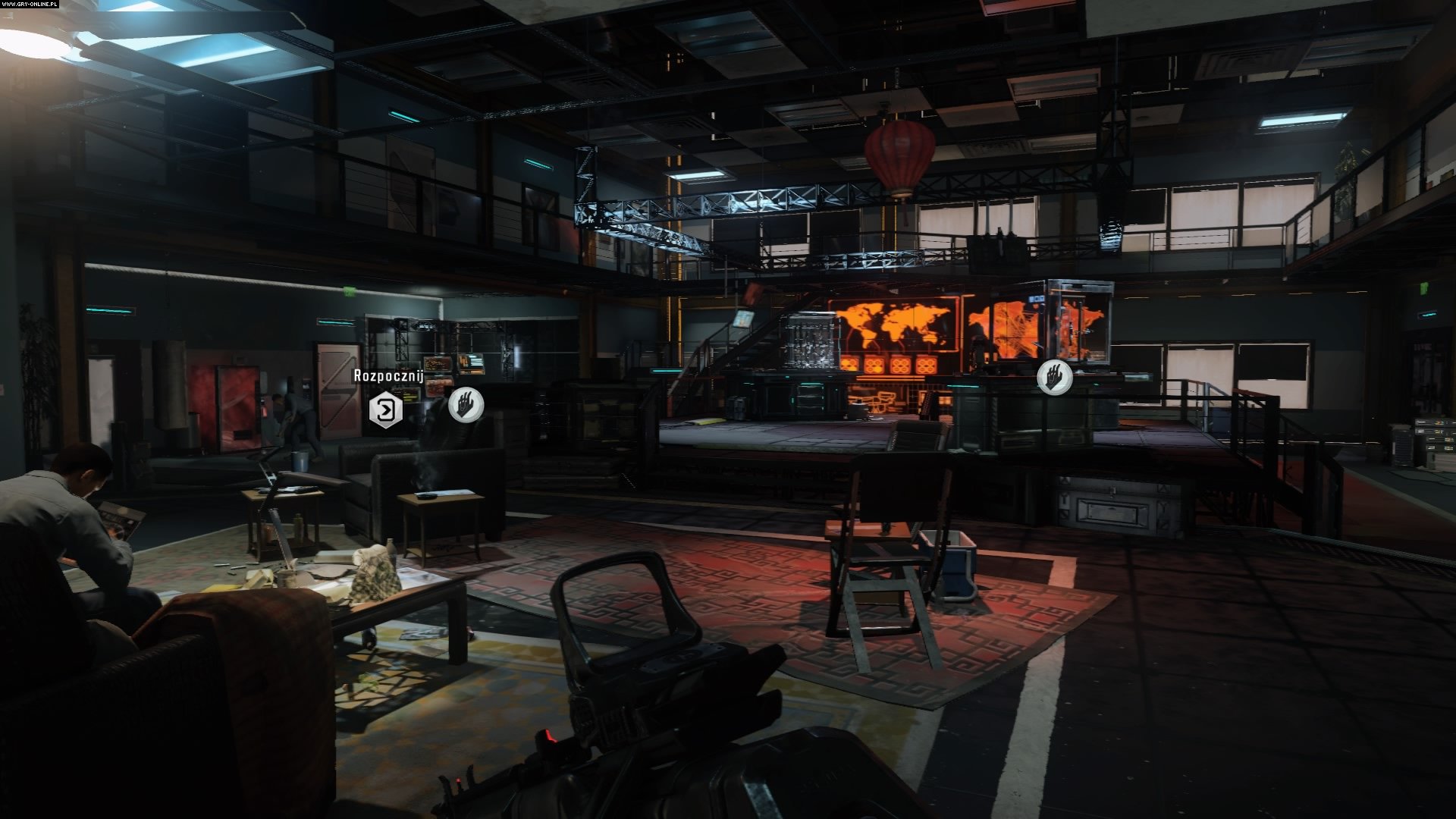The height and width of the screenshot is (819, 1456).
Task: Click the hand icon by the orange map screens
Action: click(1054, 377)
